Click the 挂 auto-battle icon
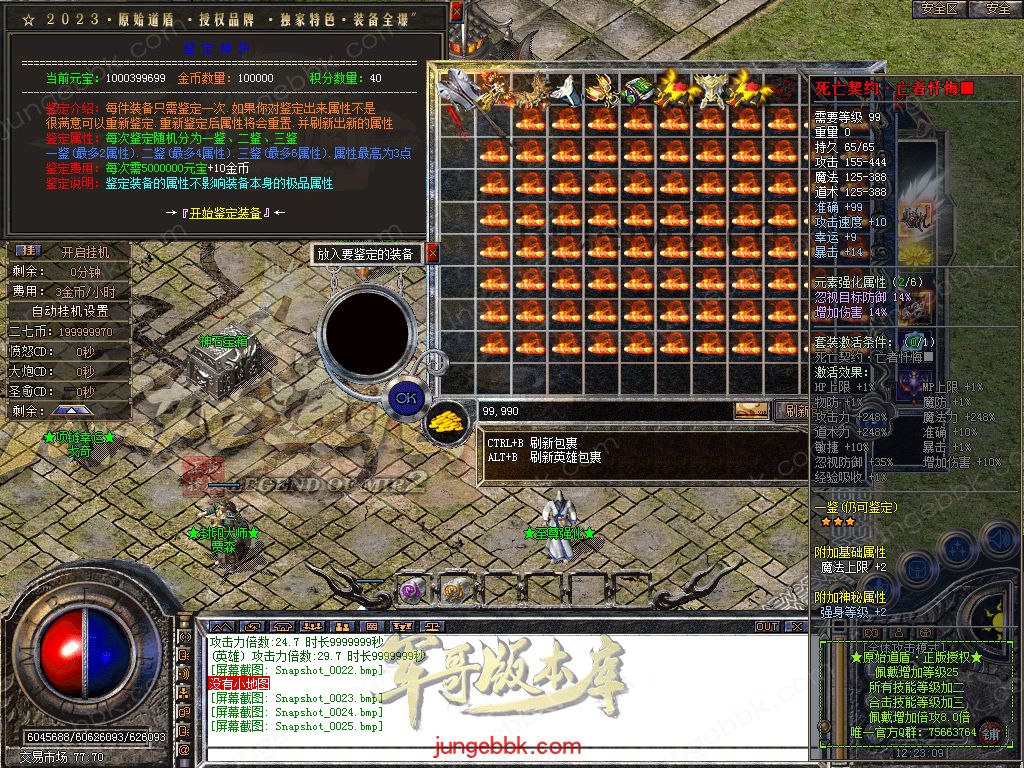 point(29,250)
